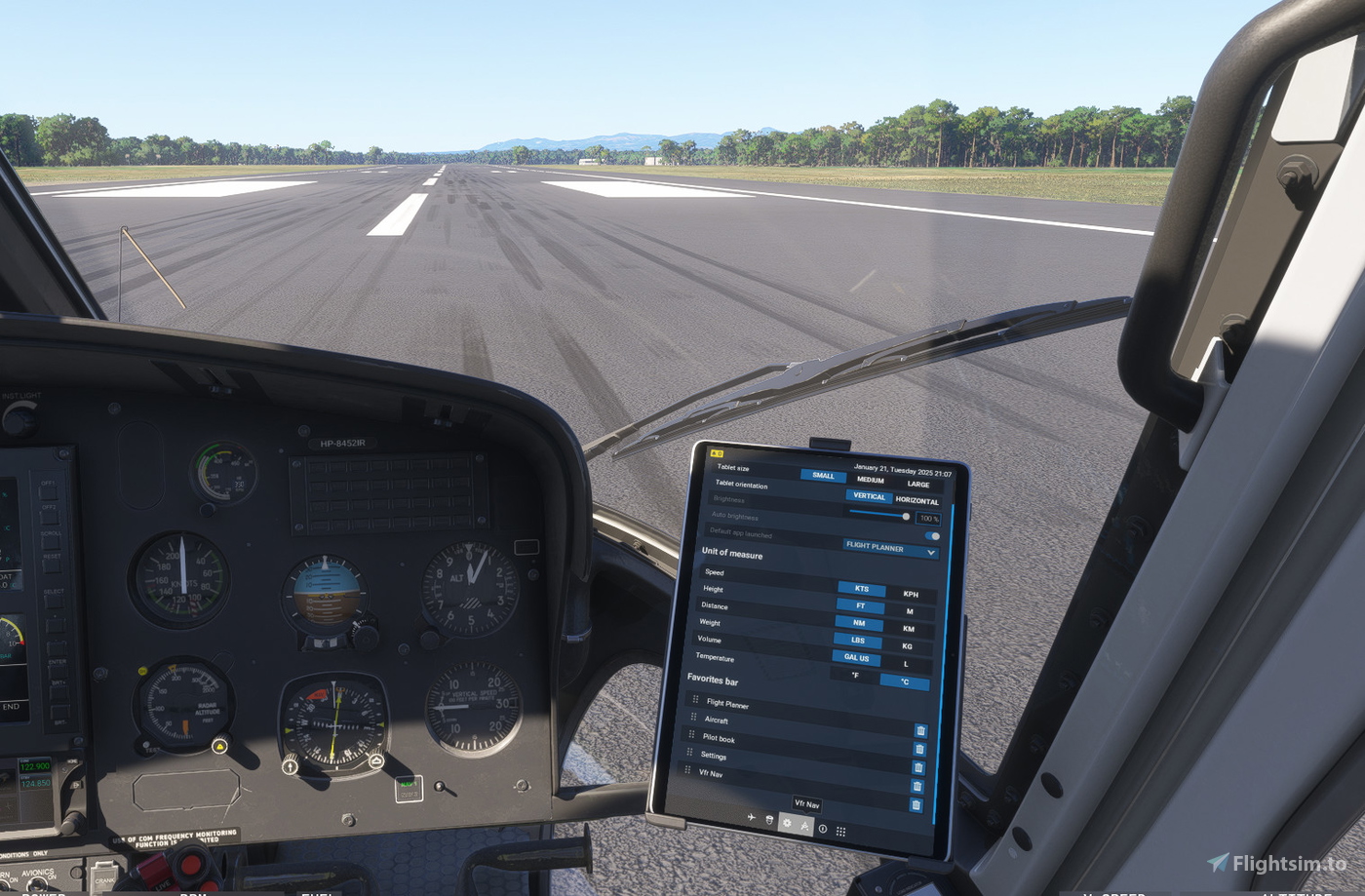Image resolution: width=1365 pixels, height=896 pixels.
Task: Open Pilot book from the tablet bottom bar
Action: pos(770,820)
